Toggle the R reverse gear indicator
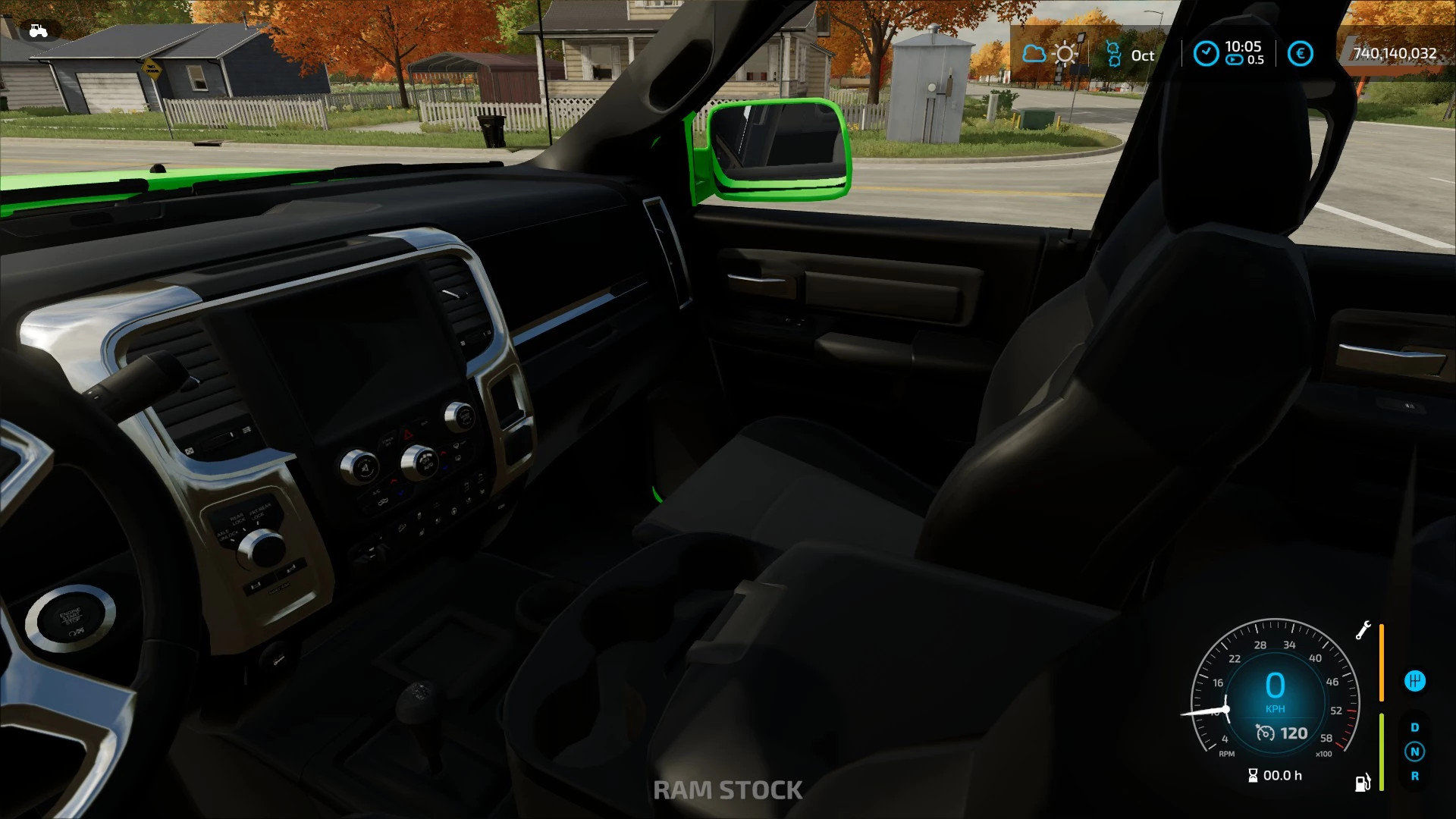Image resolution: width=1456 pixels, height=819 pixels. 1415,776
